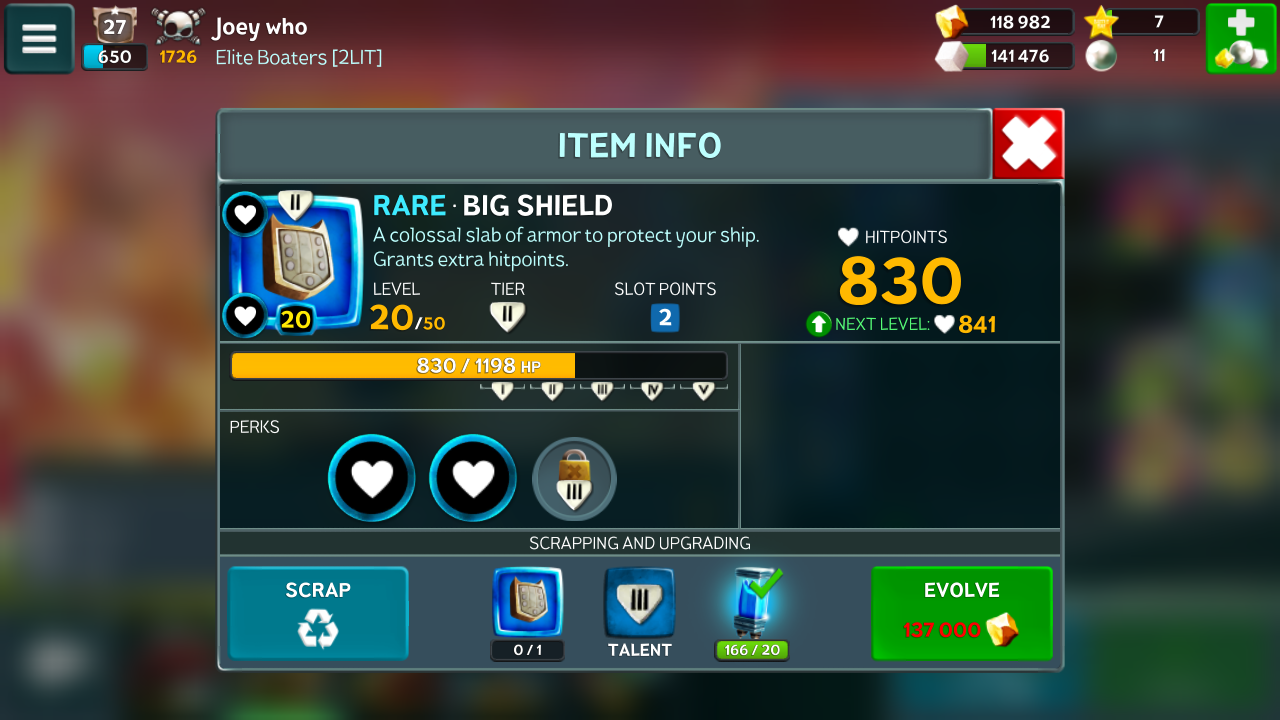Open the Joey who player profile
This screenshot has height=720, width=1280.
point(260,27)
